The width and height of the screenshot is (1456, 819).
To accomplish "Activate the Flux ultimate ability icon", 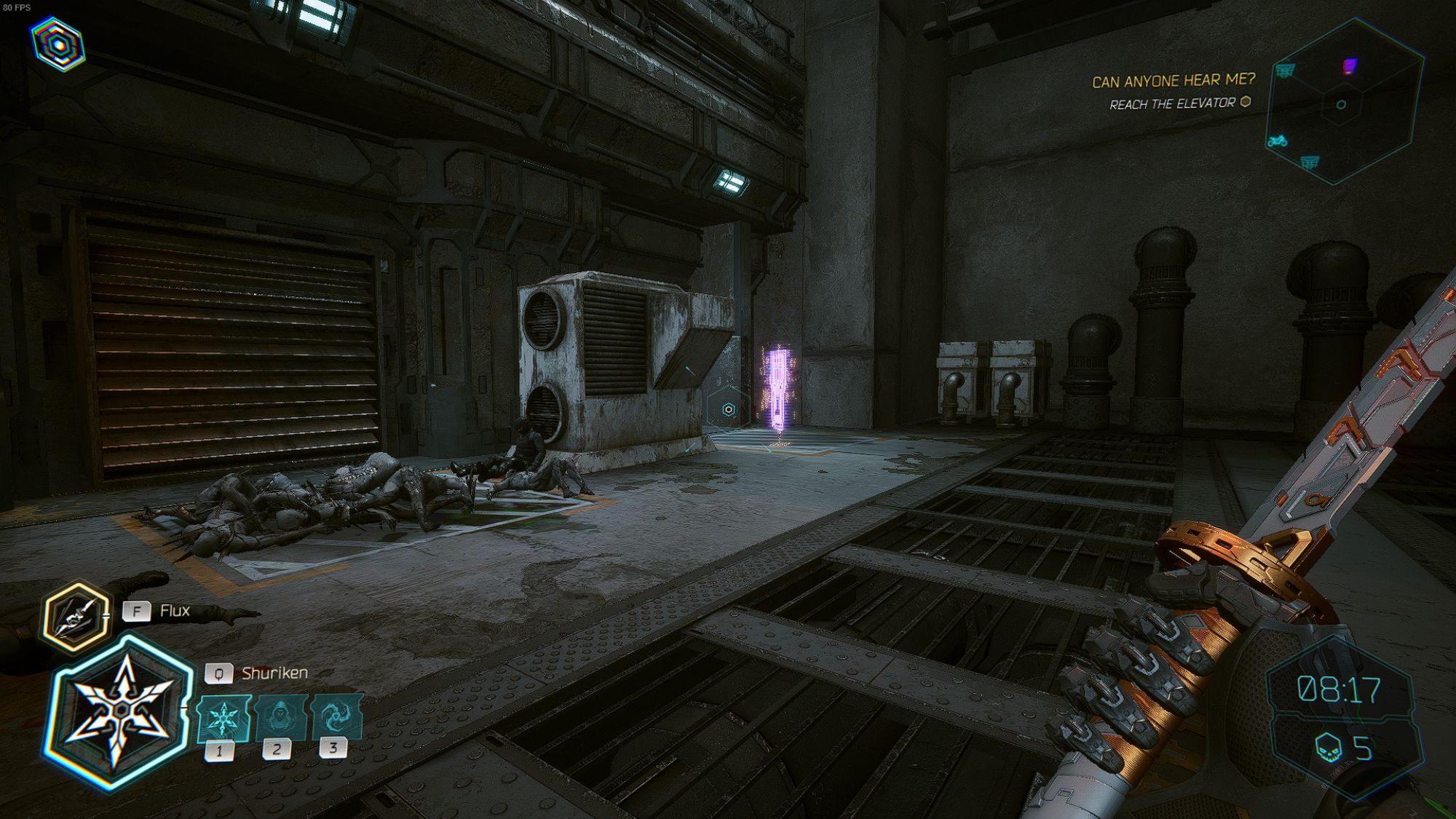I will [76, 617].
